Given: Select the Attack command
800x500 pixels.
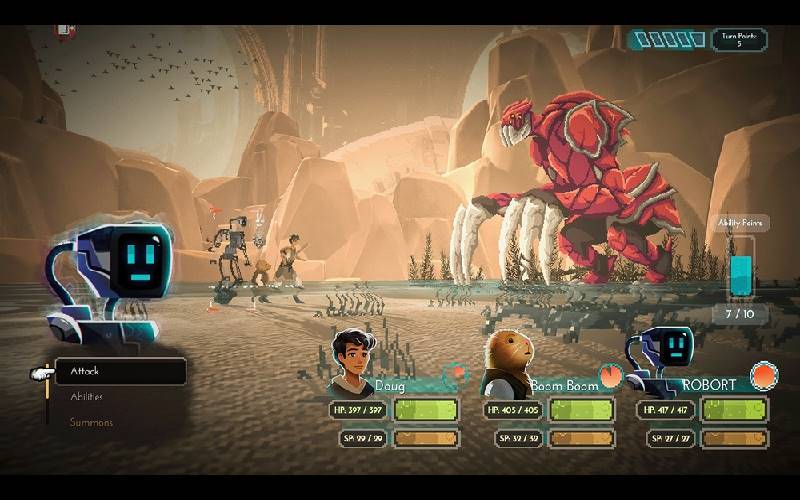Looking at the screenshot, I should tap(120, 372).
